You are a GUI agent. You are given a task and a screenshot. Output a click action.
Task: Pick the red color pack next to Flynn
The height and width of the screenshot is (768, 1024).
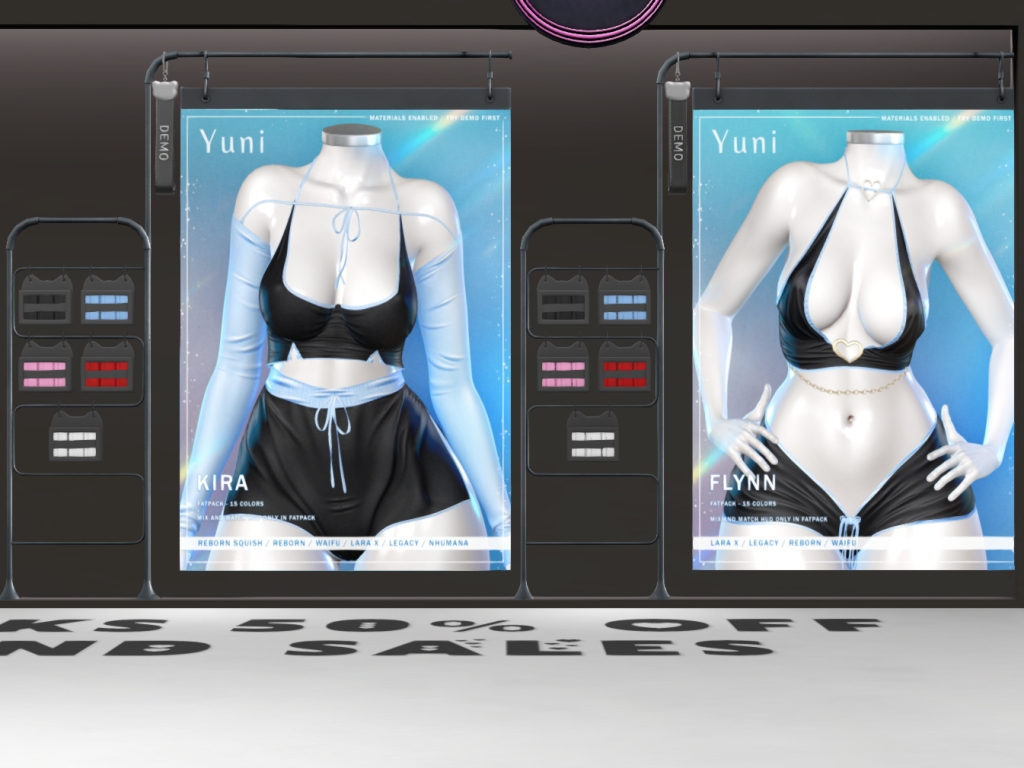[x=624, y=367]
